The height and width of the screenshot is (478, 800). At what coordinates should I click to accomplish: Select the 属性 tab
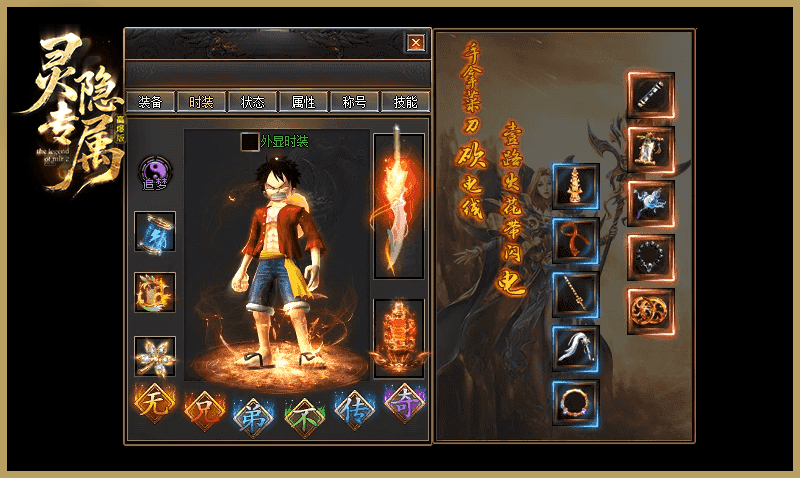tap(304, 101)
